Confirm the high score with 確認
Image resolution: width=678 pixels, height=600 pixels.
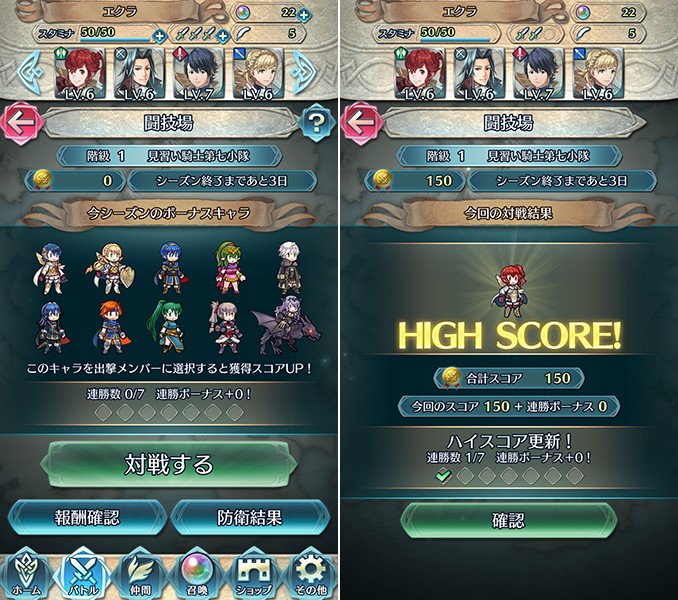tap(507, 521)
